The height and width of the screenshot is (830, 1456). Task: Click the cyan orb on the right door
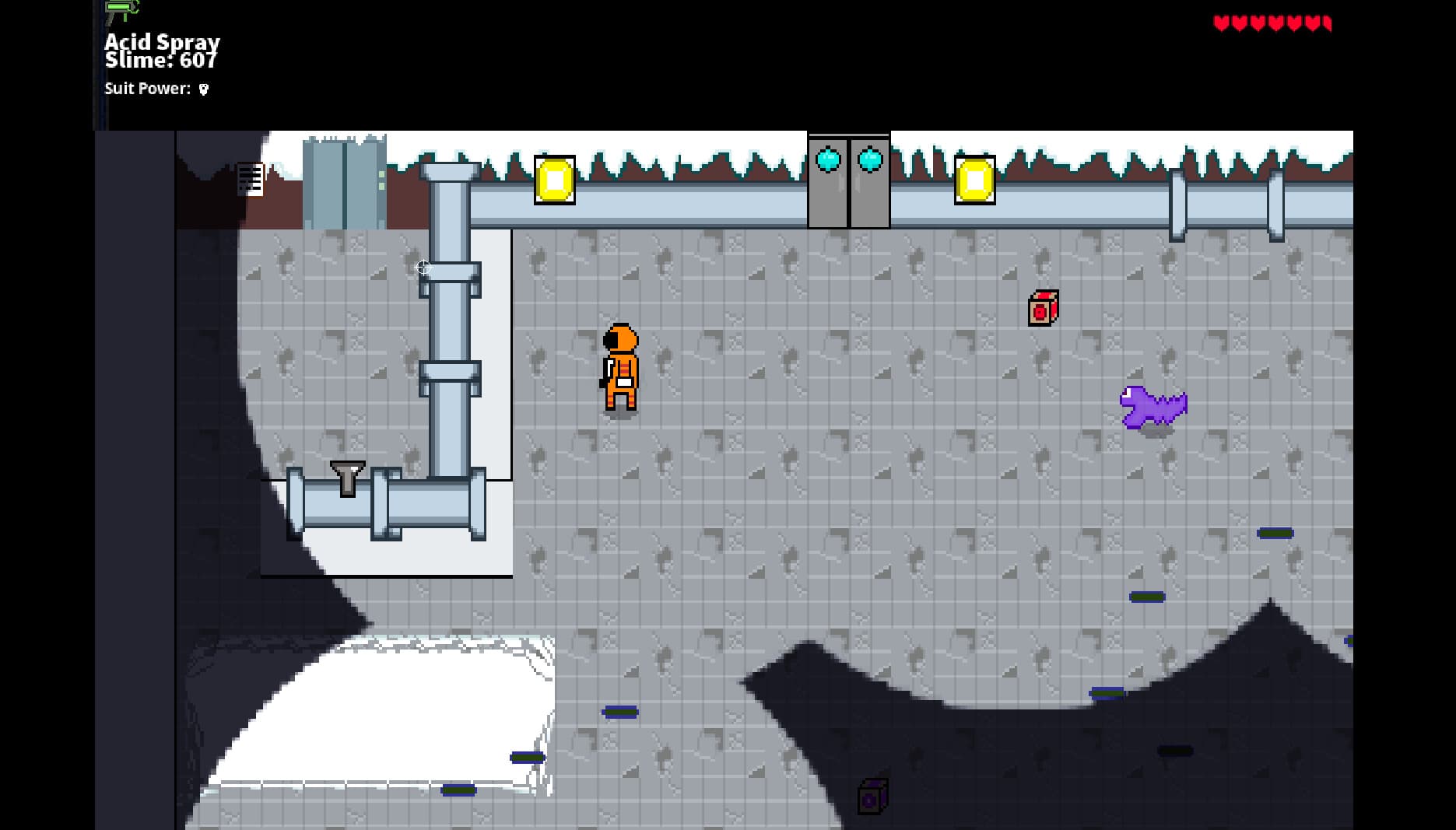pos(871,161)
